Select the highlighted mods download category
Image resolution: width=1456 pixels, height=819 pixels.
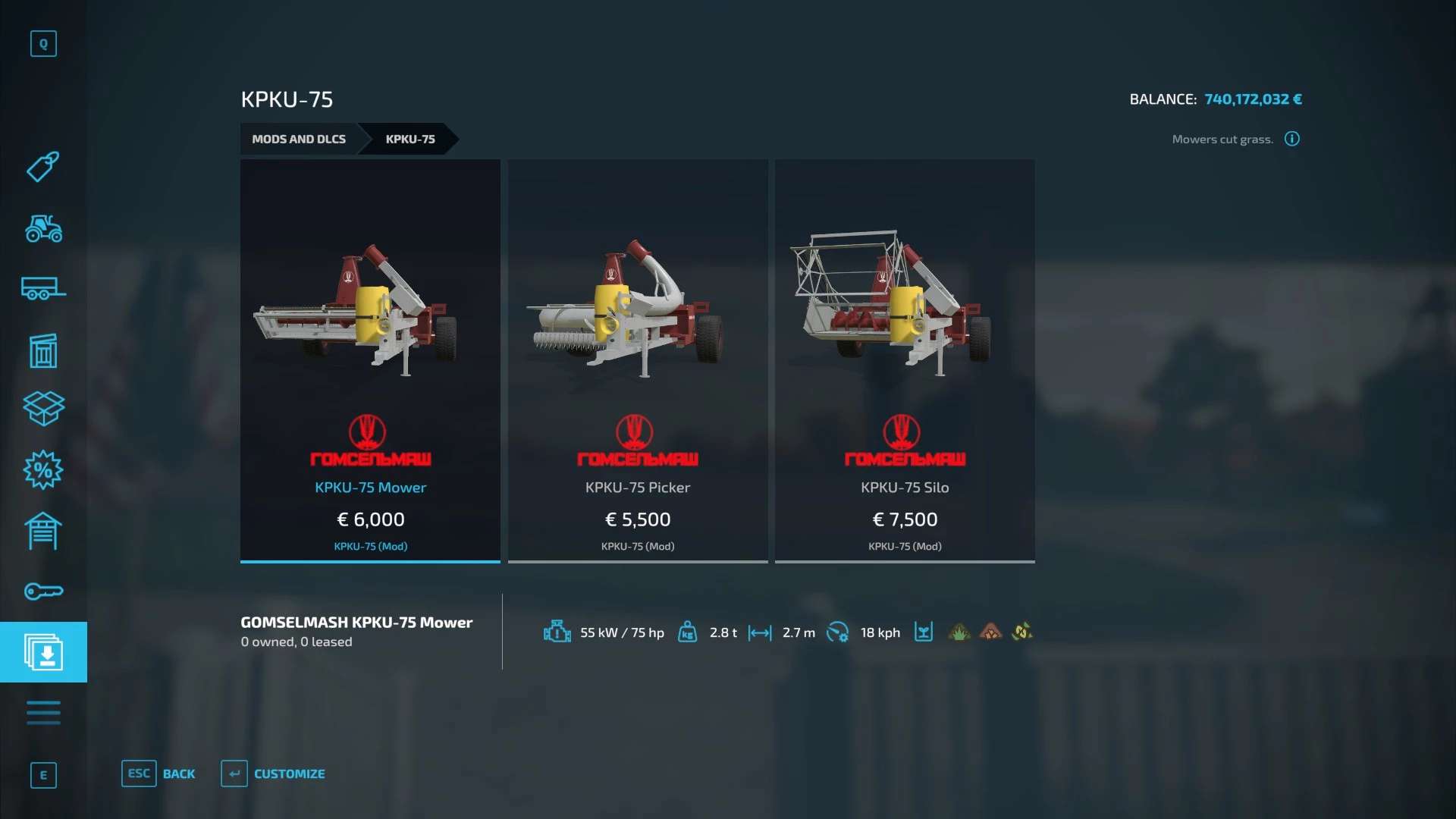click(43, 652)
